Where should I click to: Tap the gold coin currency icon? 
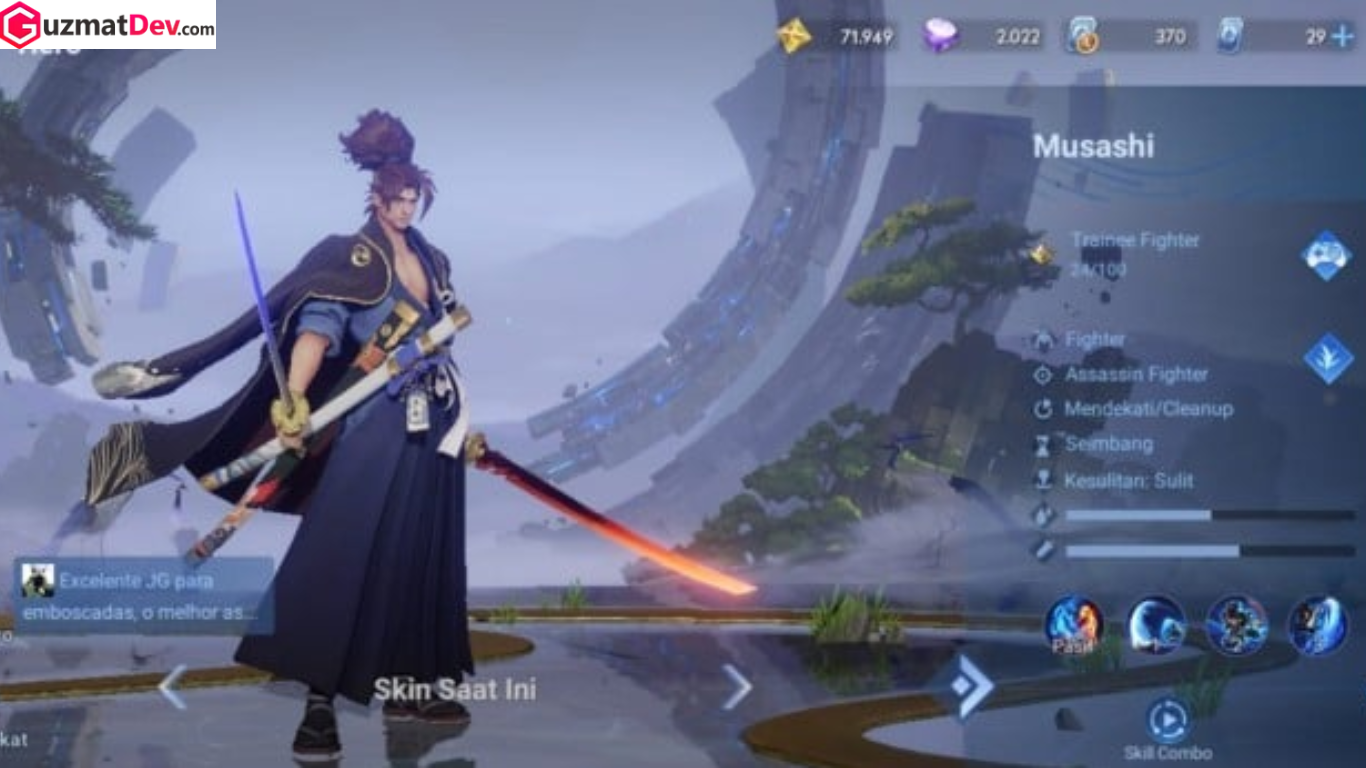(x=794, y=37)
